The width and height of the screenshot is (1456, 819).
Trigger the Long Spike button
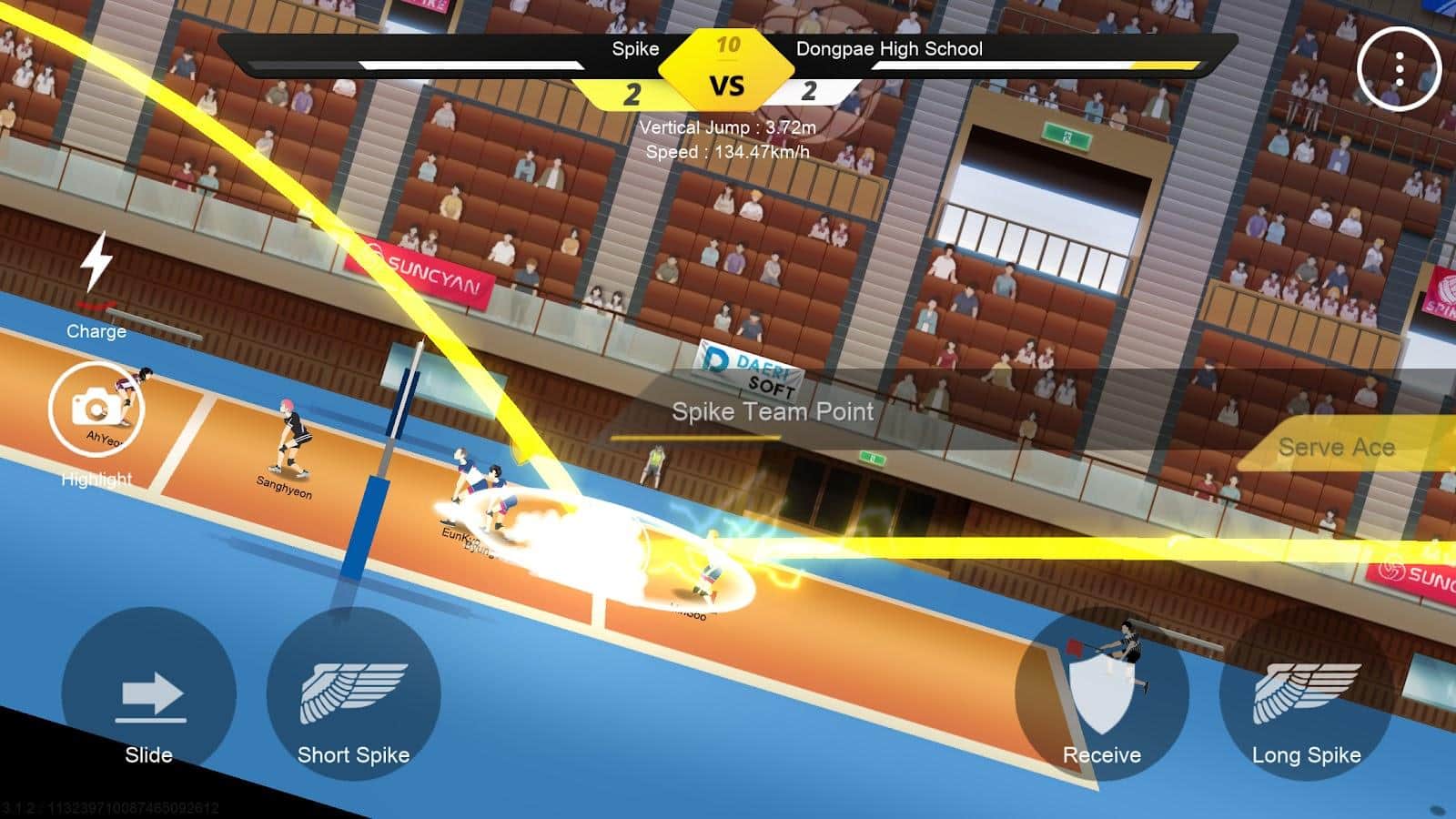[1306, 696]
